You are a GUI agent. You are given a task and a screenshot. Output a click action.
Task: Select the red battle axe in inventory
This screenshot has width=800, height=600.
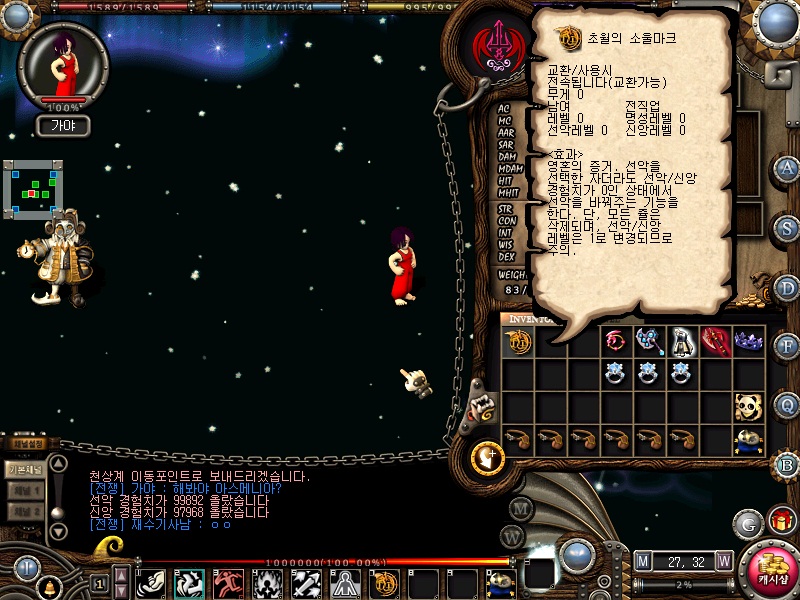(714, 342)
